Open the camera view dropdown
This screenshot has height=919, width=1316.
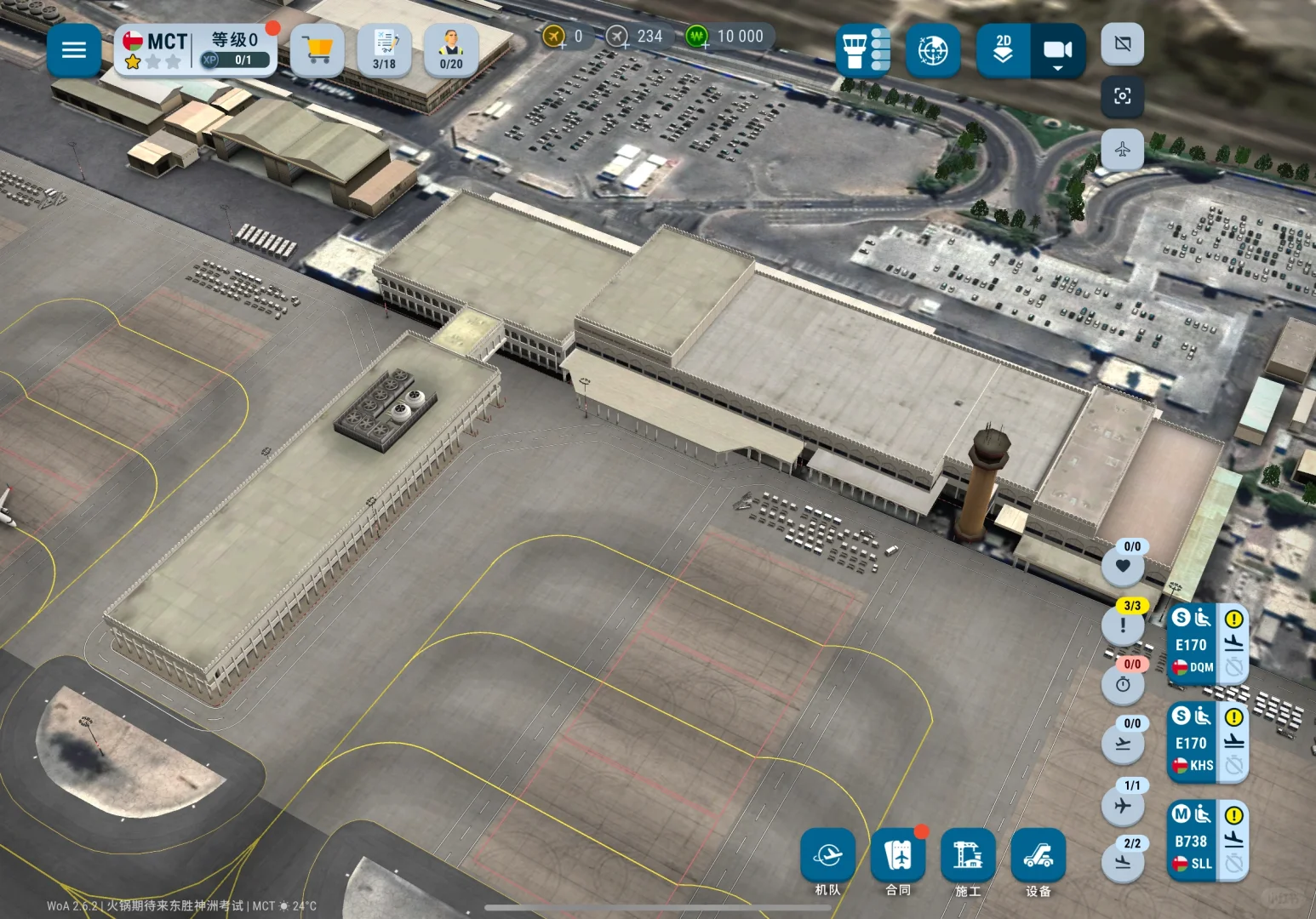coord(1058,52)
